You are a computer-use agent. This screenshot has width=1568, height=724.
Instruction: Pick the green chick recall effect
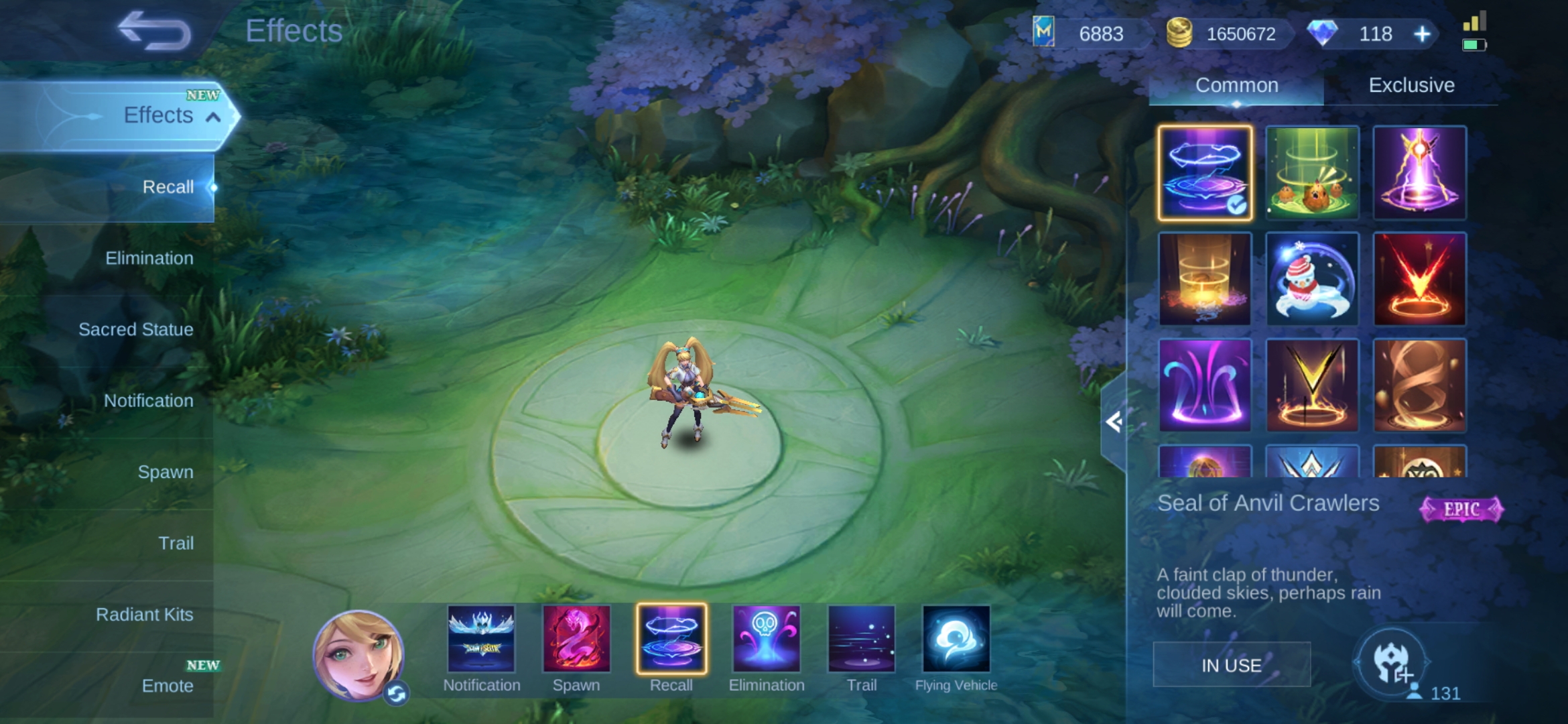[1312, 172]
